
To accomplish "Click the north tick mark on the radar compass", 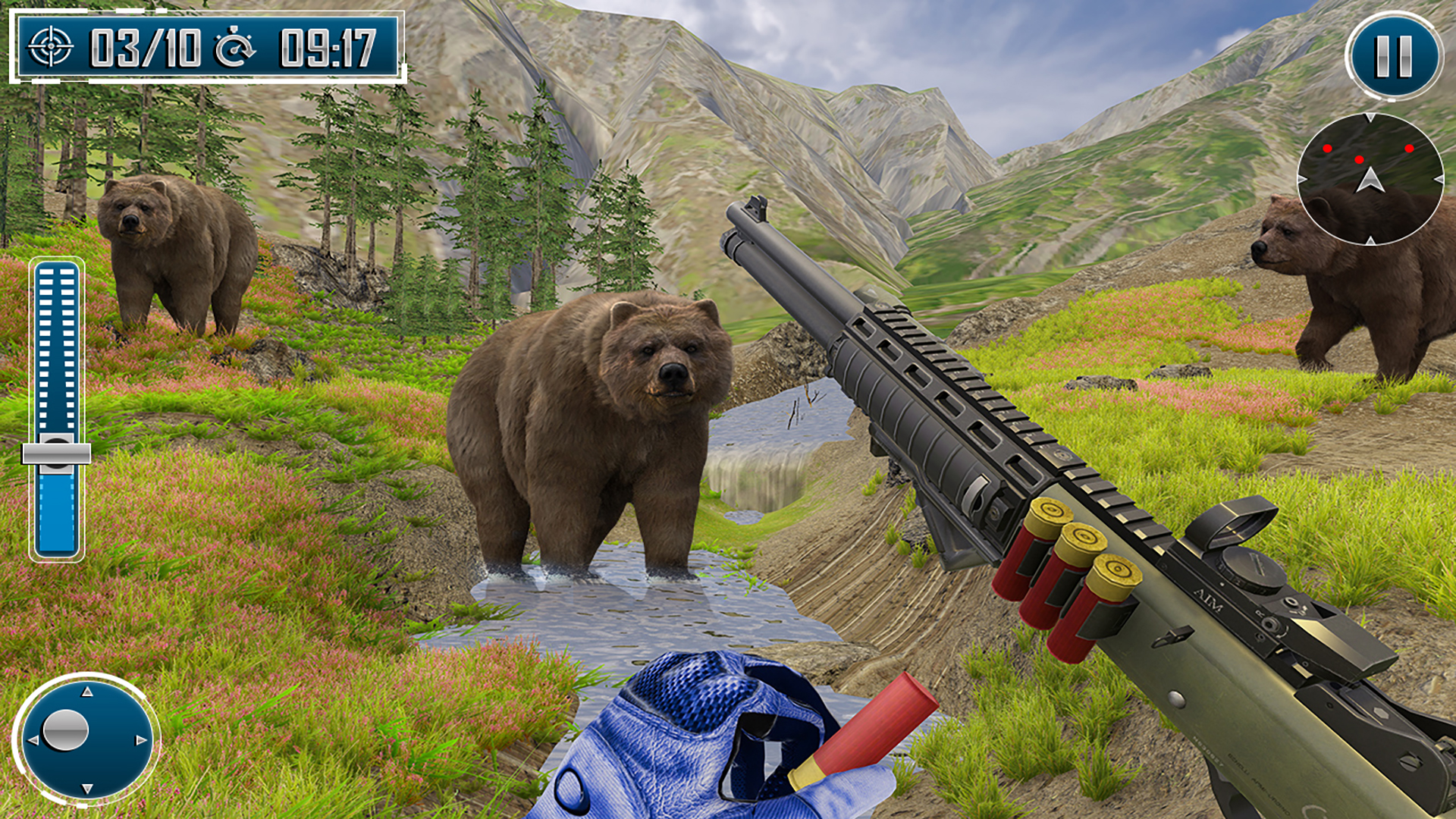I will point(1370,116).
